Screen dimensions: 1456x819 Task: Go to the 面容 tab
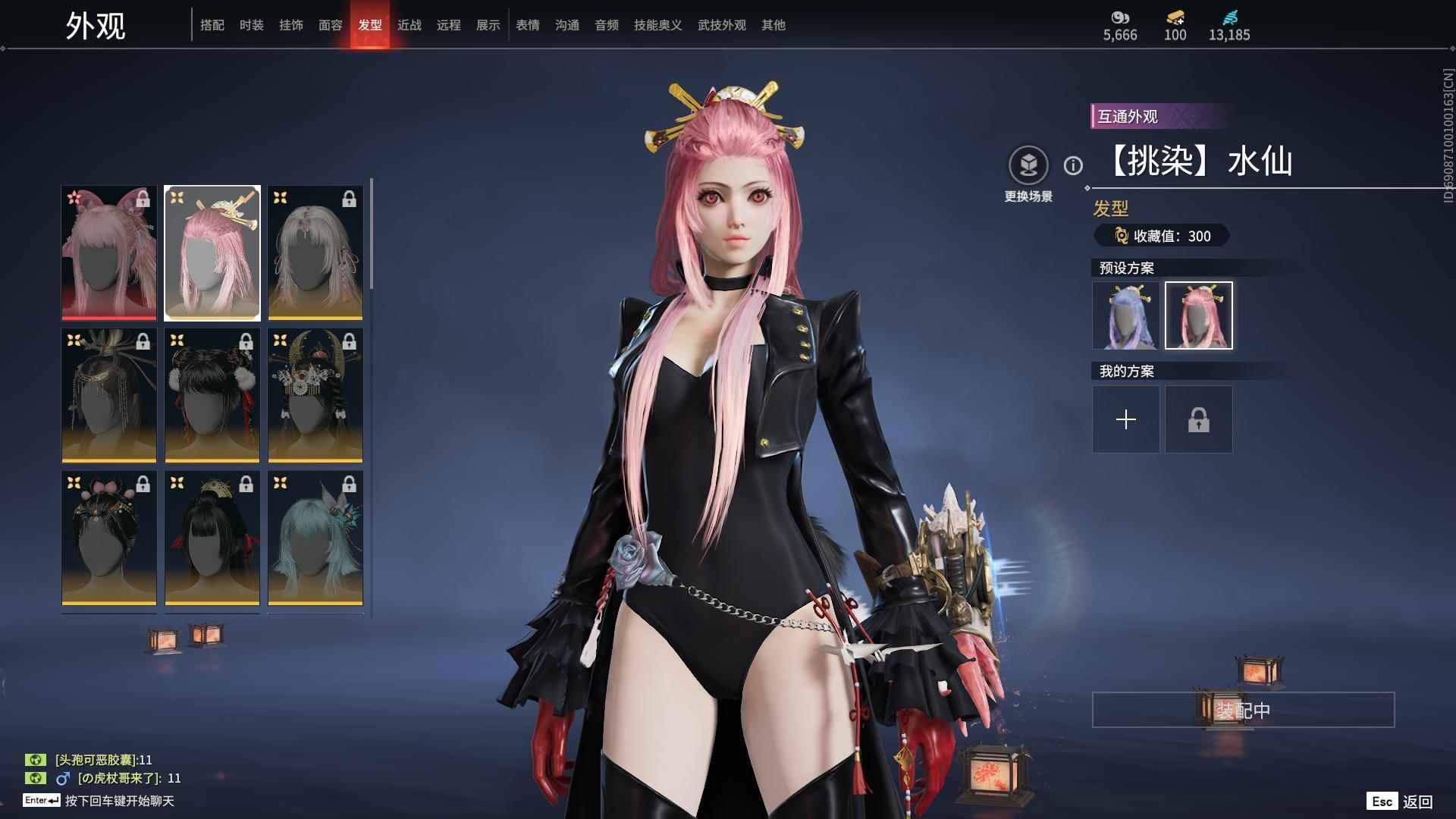coord(331,25)
